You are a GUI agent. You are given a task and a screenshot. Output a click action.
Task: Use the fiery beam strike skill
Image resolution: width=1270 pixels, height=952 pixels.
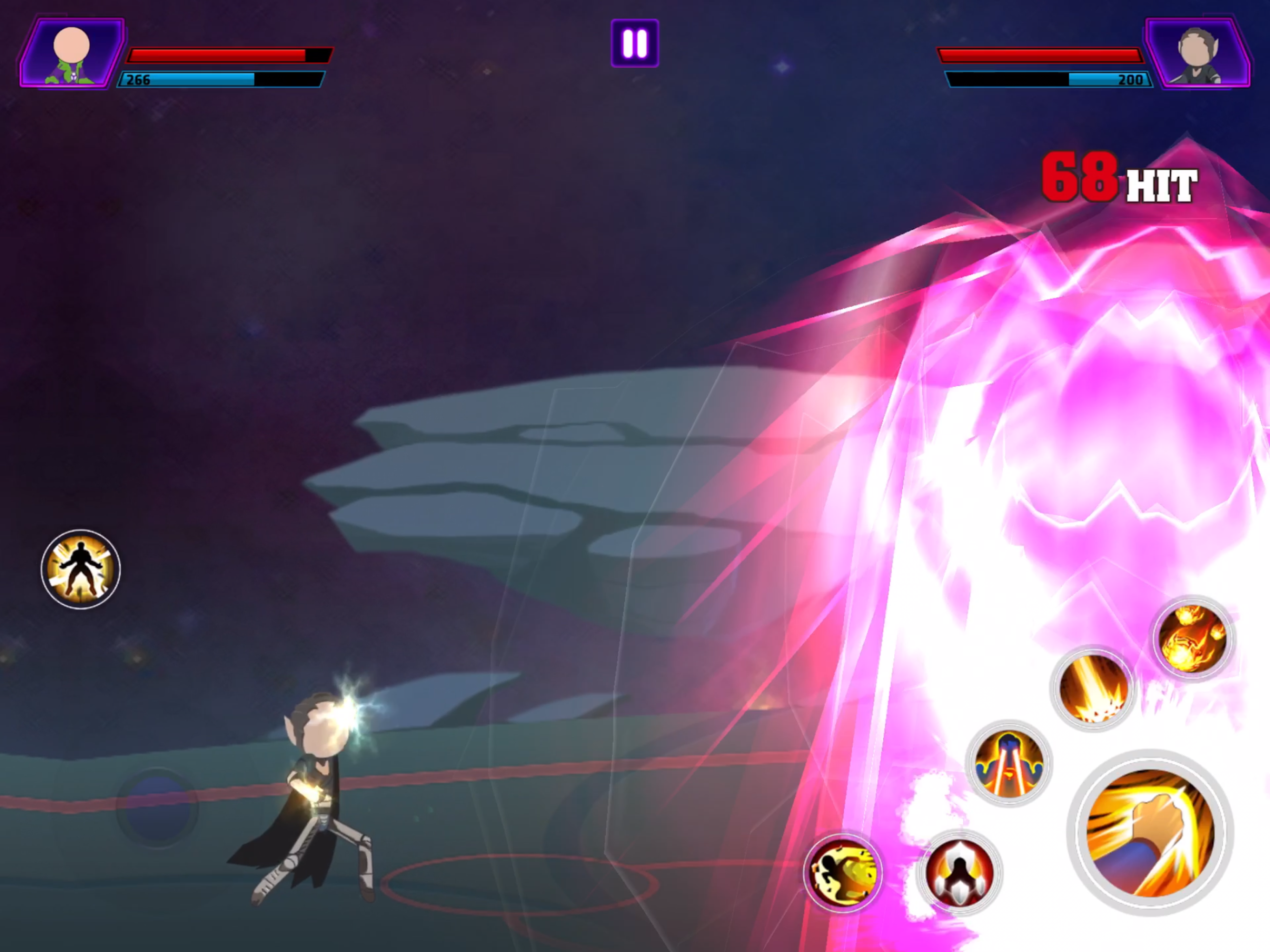[x=1092, y=688]
